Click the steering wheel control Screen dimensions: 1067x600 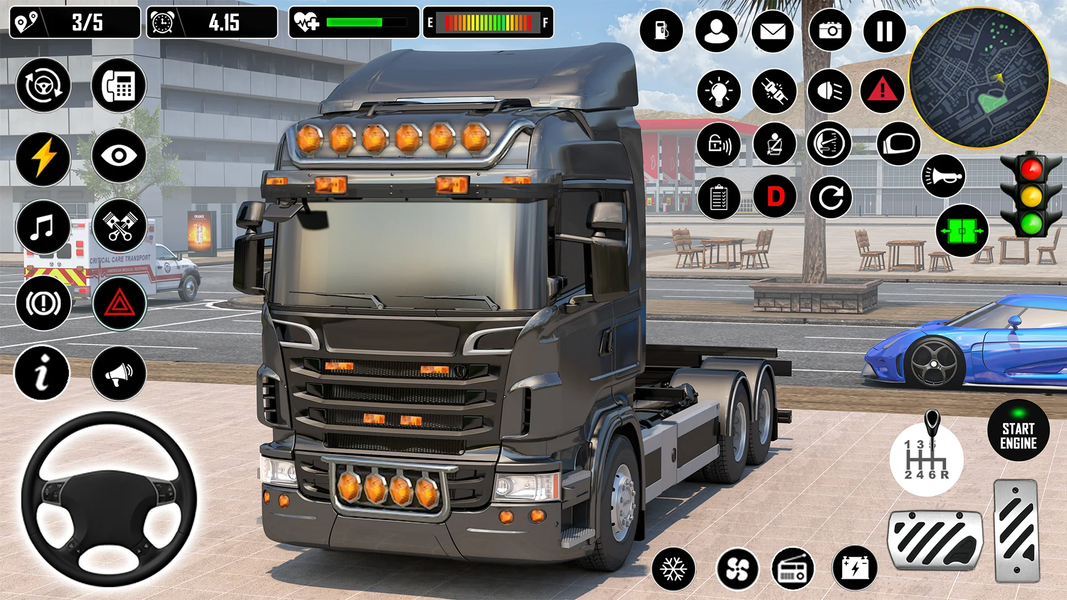pos(109,498)
